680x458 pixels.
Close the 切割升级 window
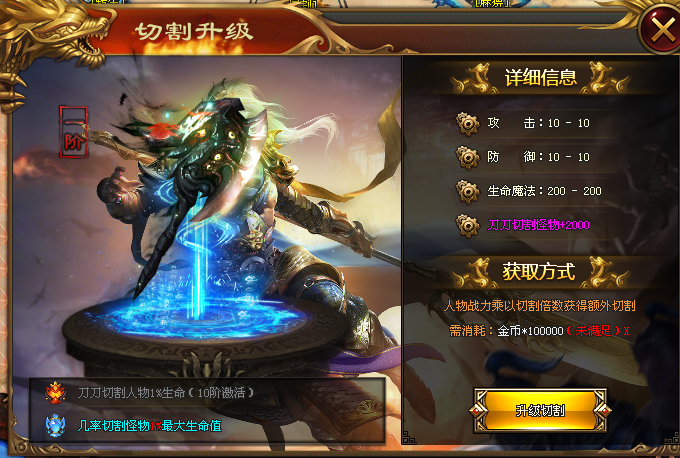click(660, 29)
